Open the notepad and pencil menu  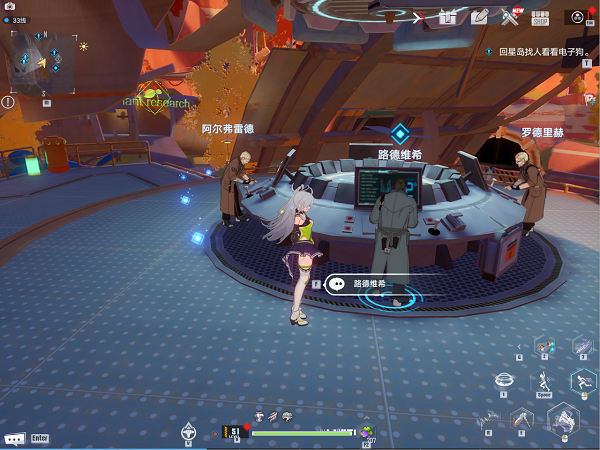click(479, 16)
